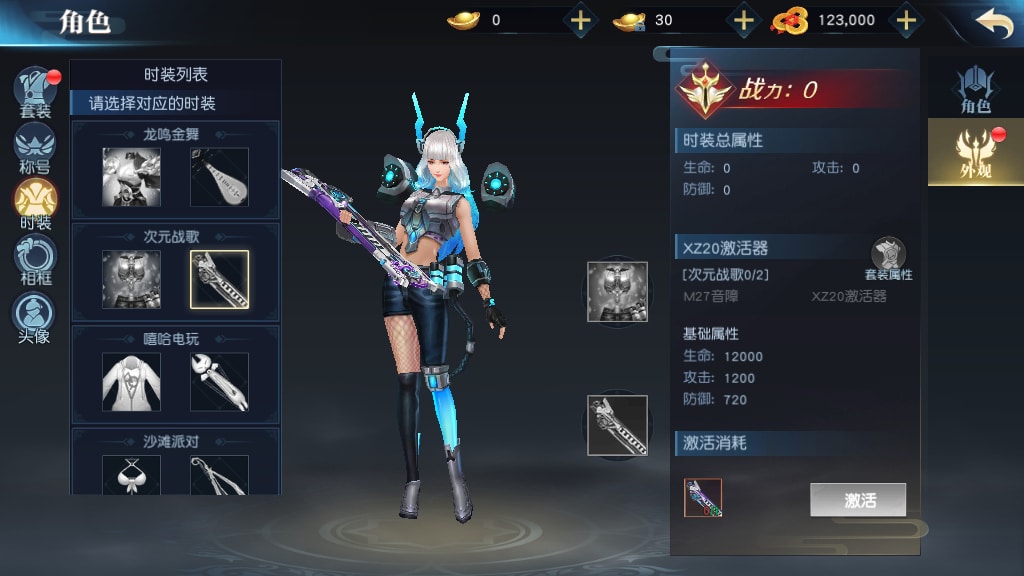
Task: Select the equipped weapon slot beside character
Action: (x=617, y=425)
